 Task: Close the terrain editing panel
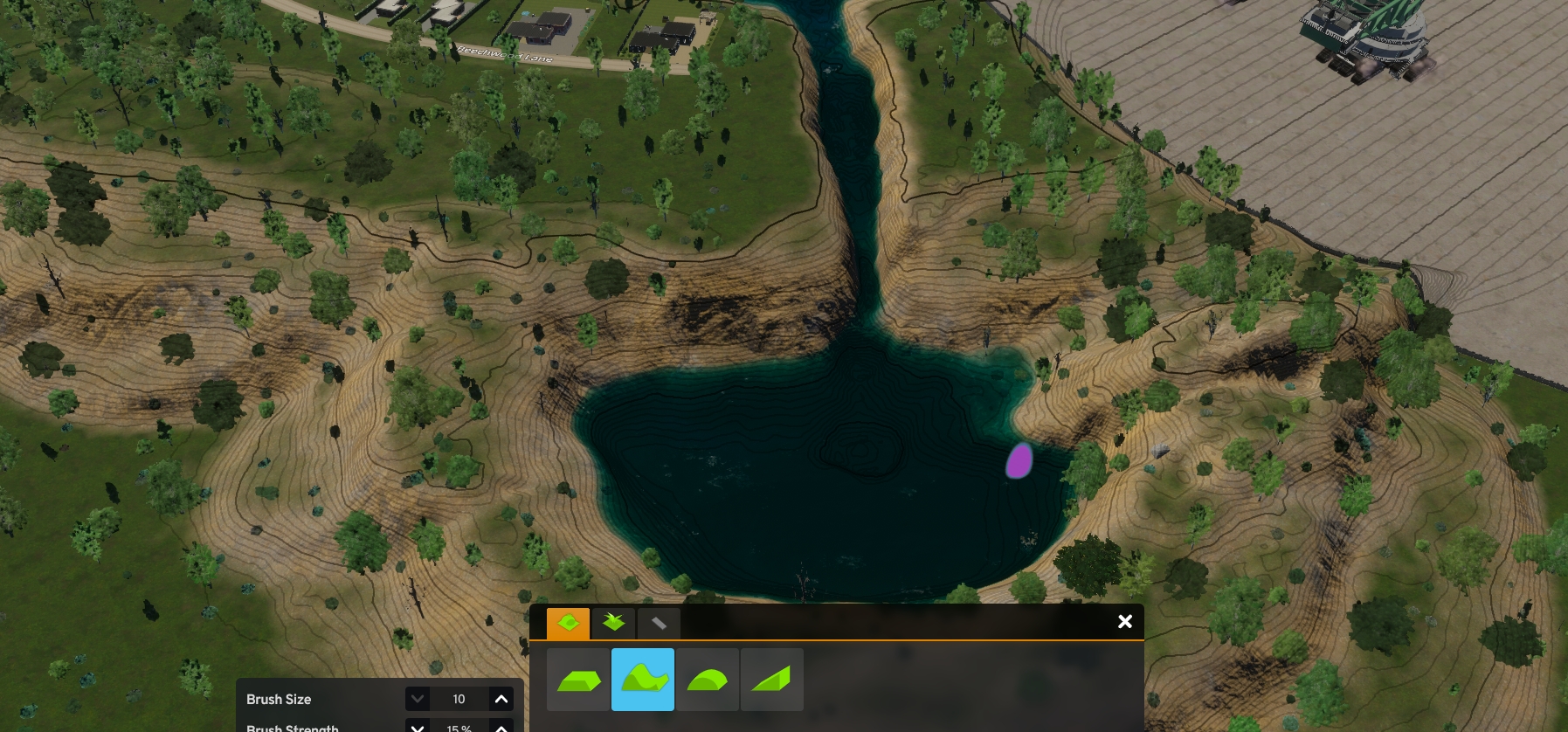(1124, 621)
